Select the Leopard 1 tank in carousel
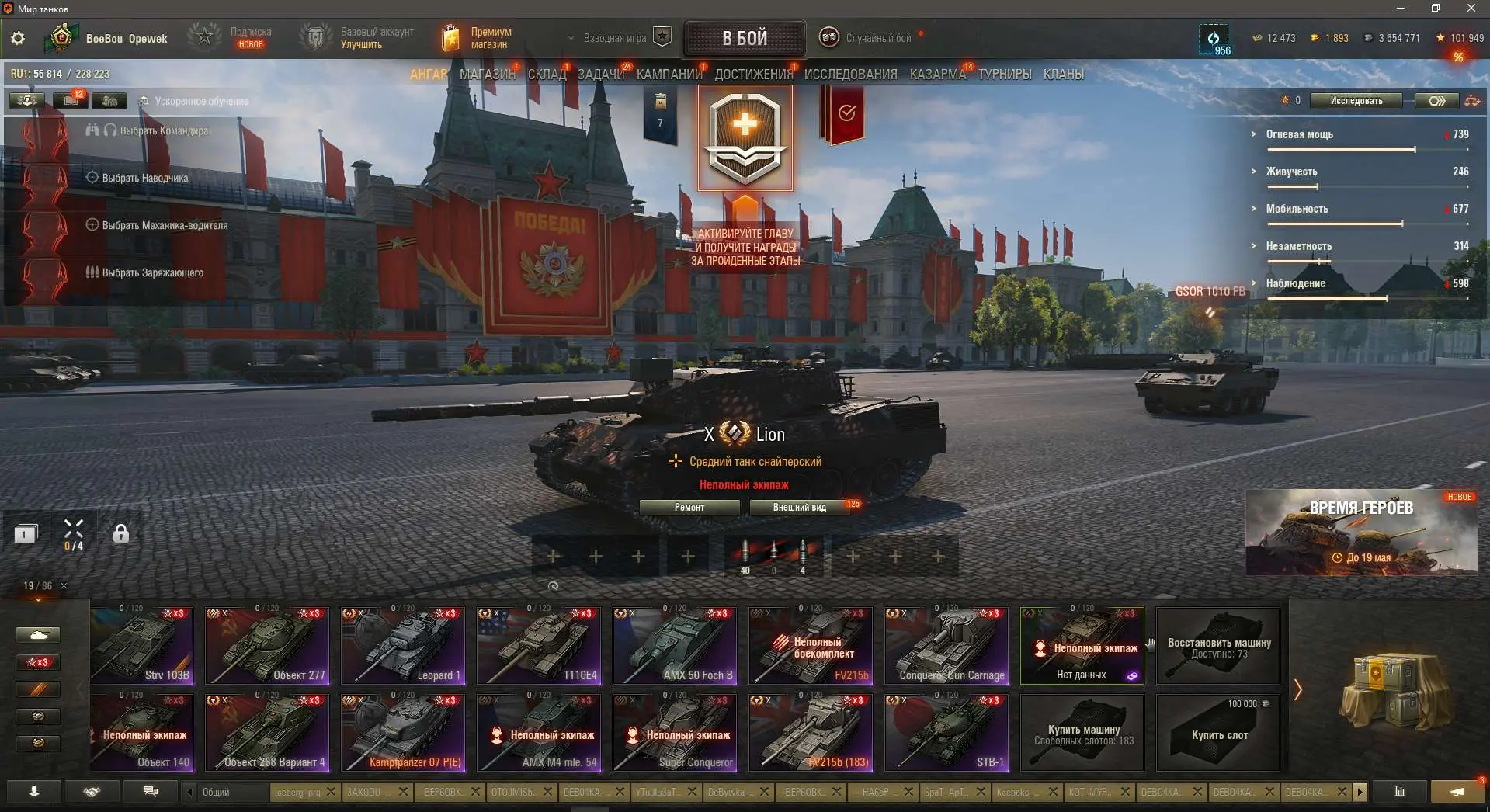This screenshot has width=1490, height=812. [403, 646]
